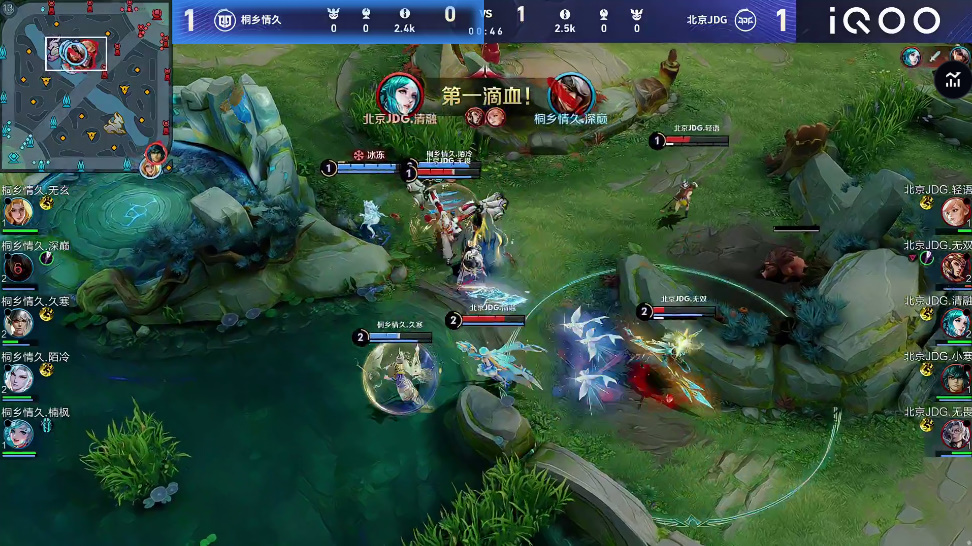
Task: View player 桐乡情久.陌冷's hero portrait
Action: 17,378
